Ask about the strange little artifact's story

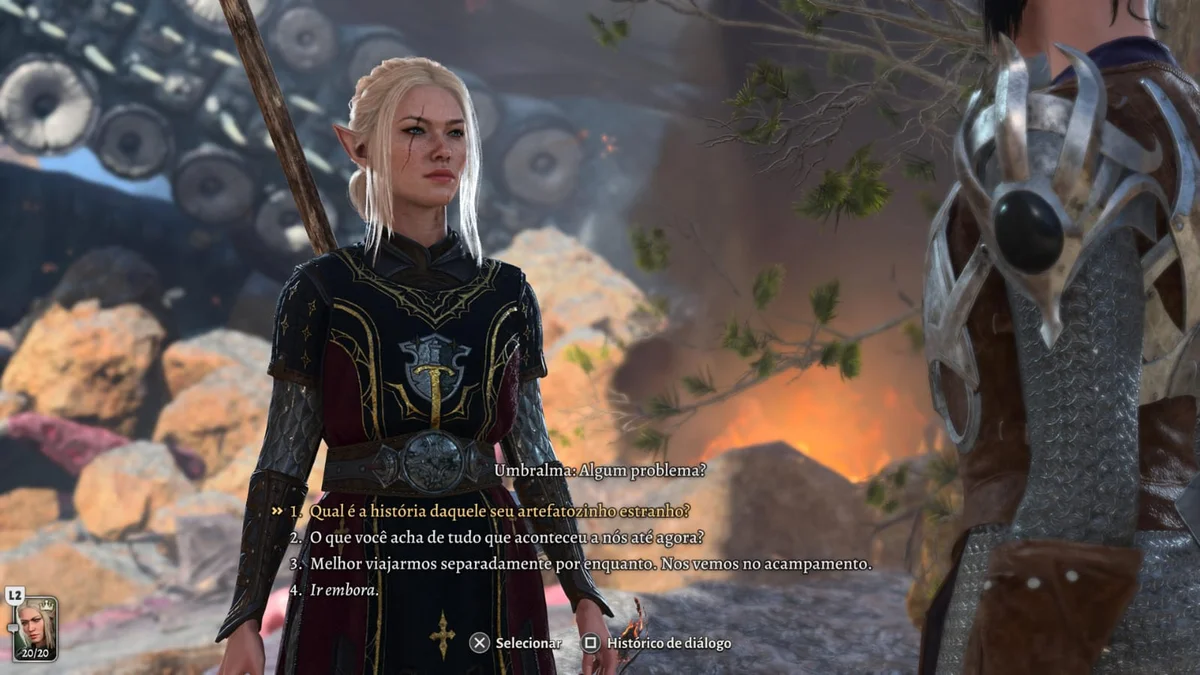499,511
